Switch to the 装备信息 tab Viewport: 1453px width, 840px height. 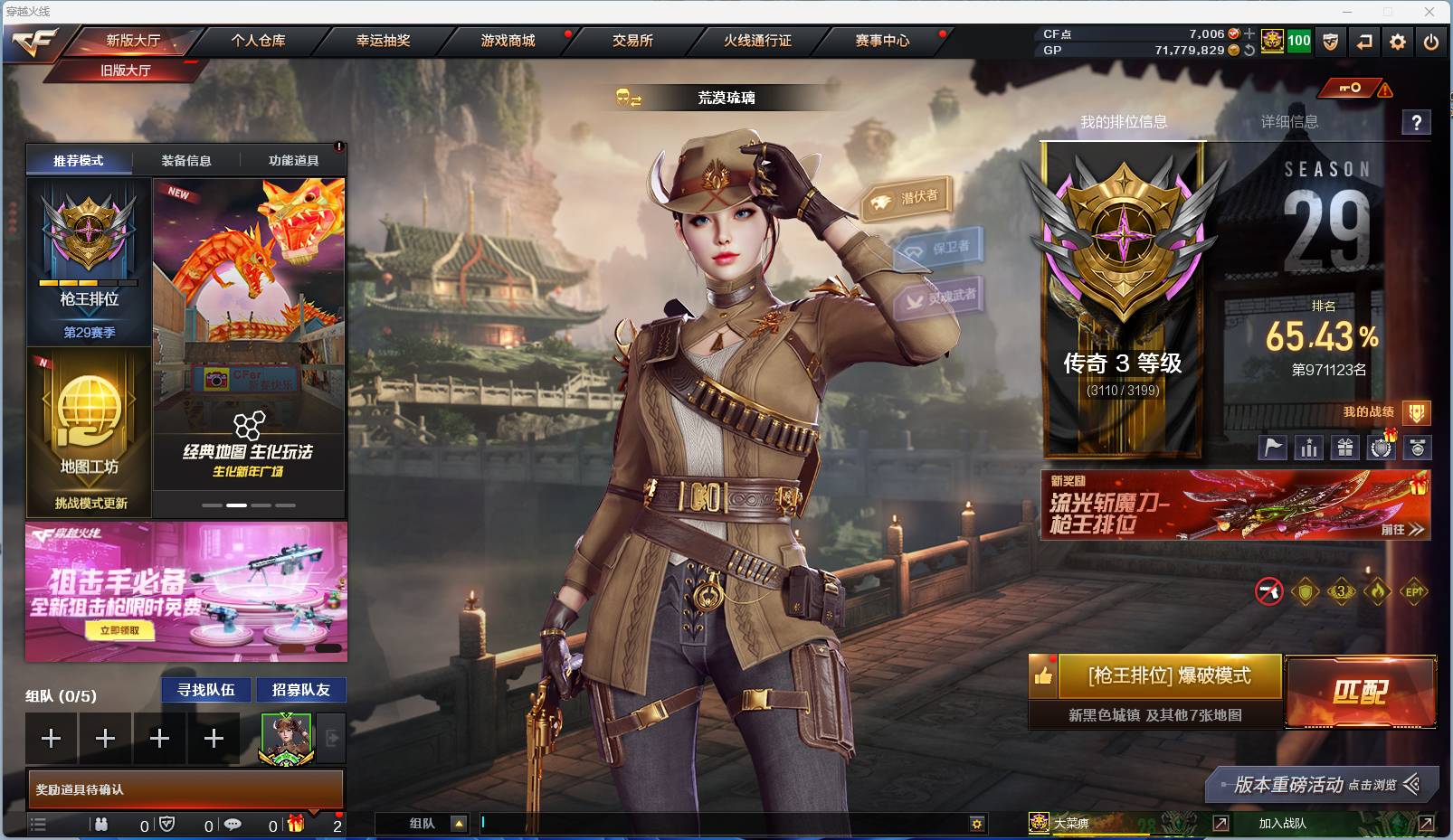pyautogui.click(x=185, y=160)
